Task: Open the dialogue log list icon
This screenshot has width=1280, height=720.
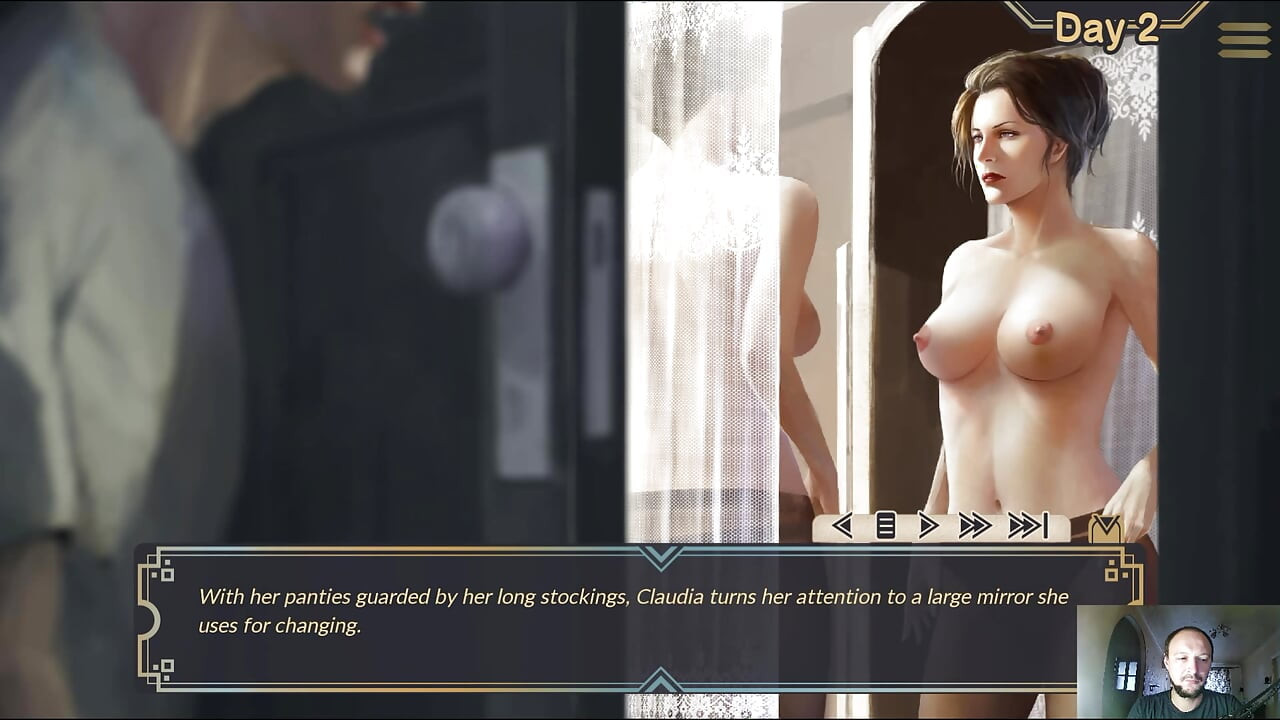Action: (x=885, y=525)
